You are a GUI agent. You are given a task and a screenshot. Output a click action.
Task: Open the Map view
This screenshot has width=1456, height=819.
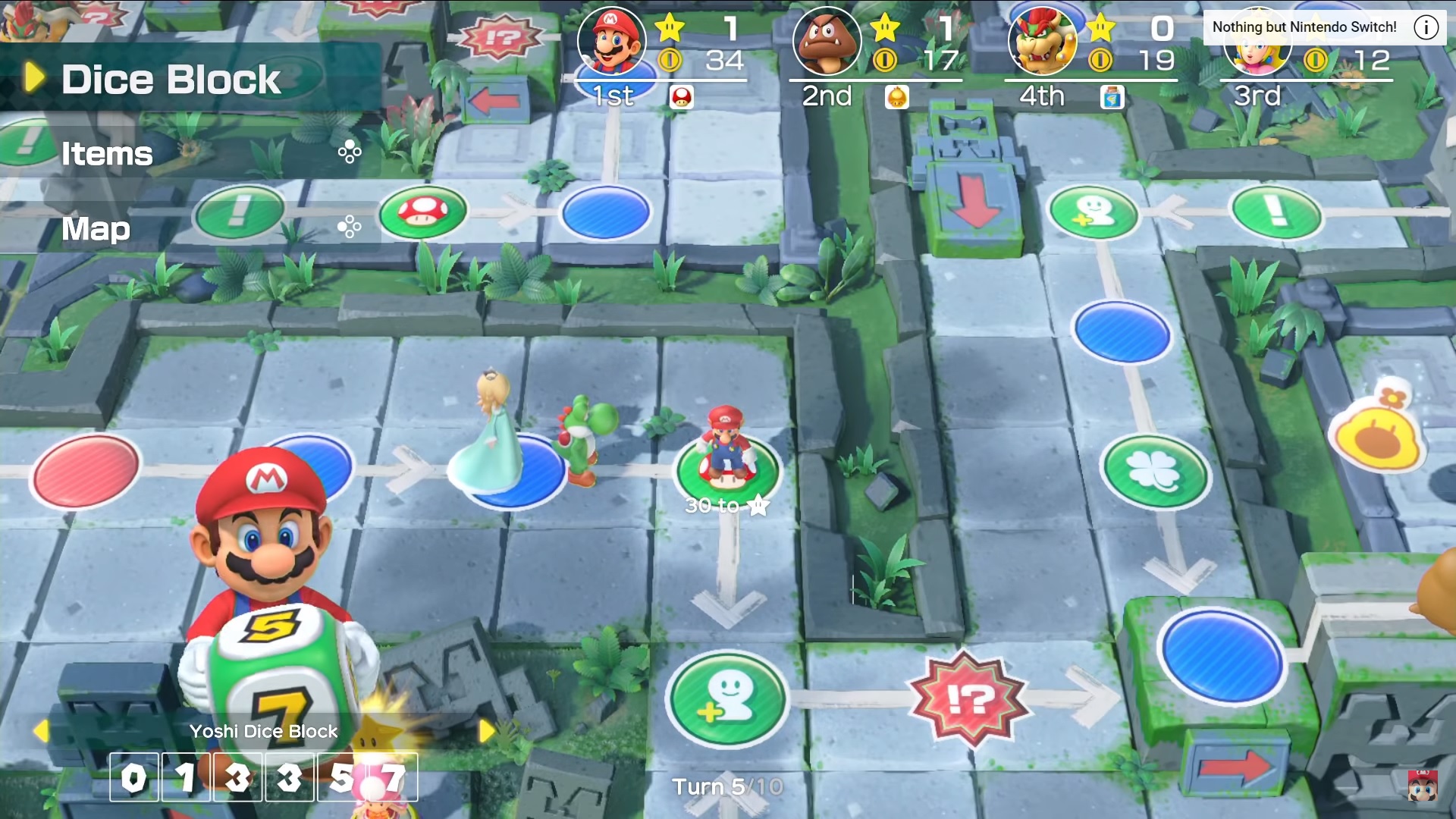(x=96, y=228)
